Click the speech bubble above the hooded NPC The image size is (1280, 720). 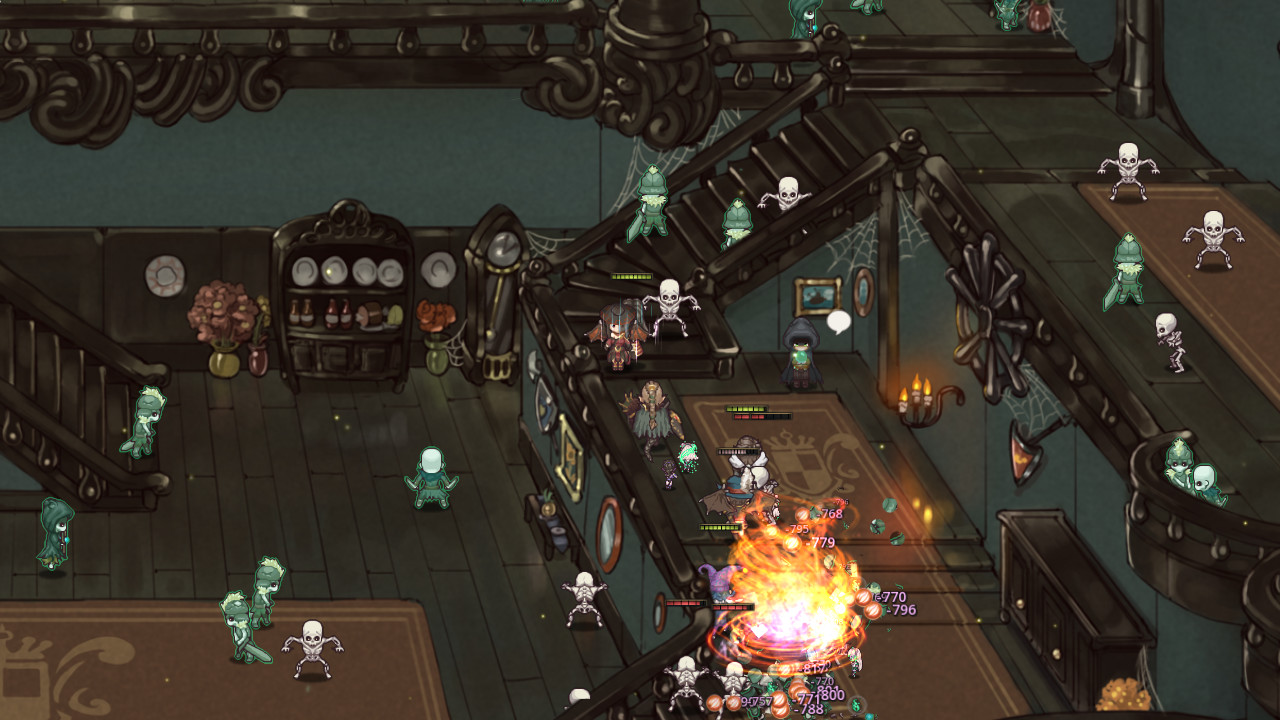click(838, 321)
